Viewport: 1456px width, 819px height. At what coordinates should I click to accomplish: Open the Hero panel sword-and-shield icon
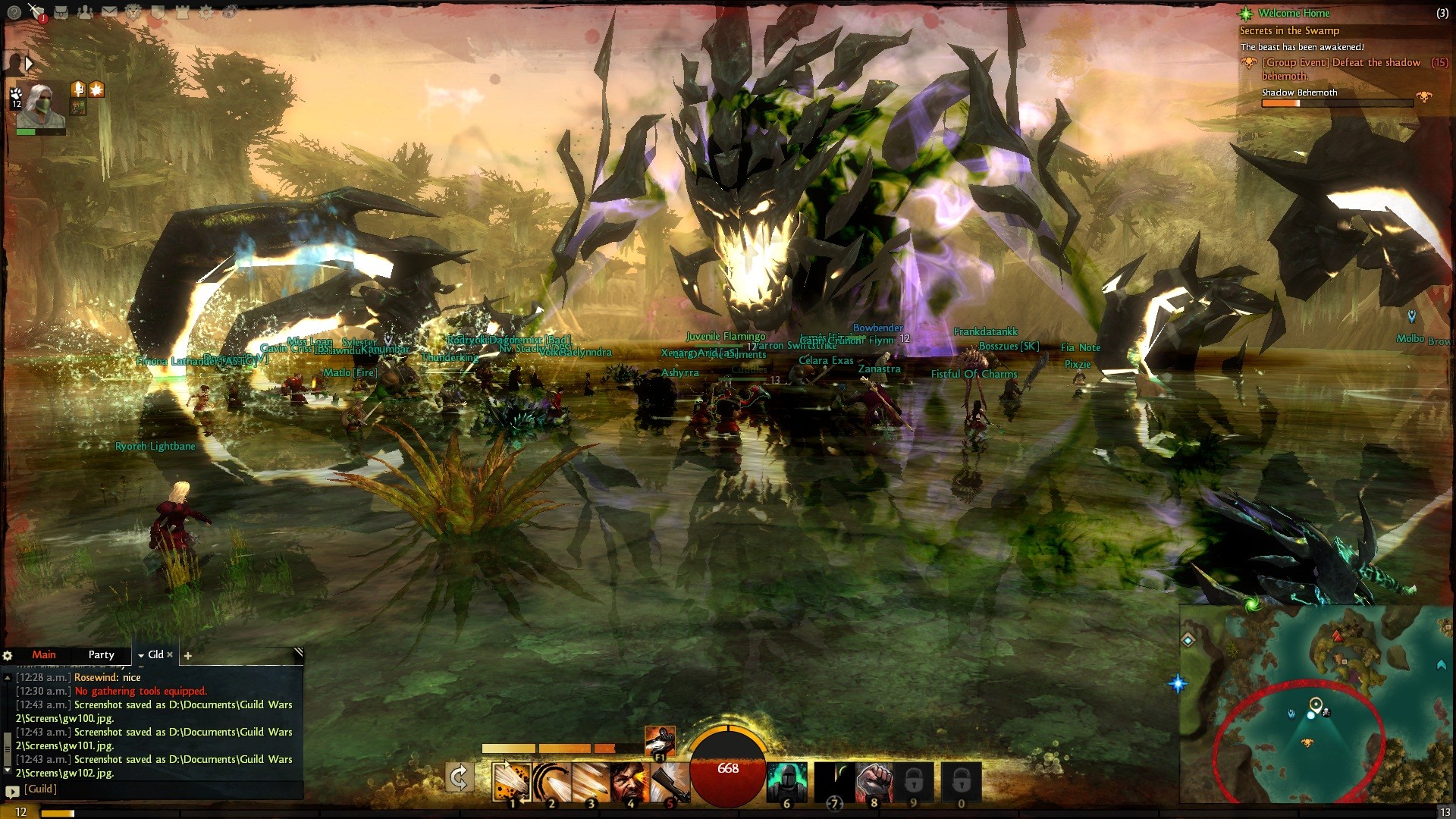click(x=36, y=11)
